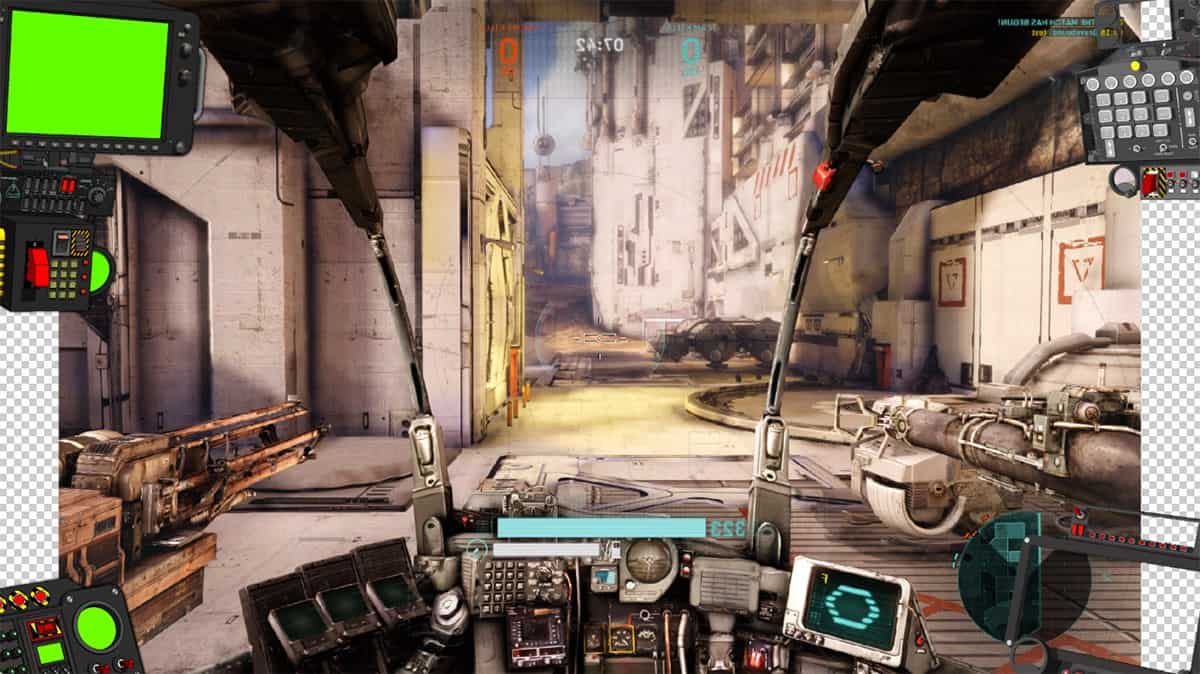Click the yellow round button above the keypad

tap(1135, 66)
